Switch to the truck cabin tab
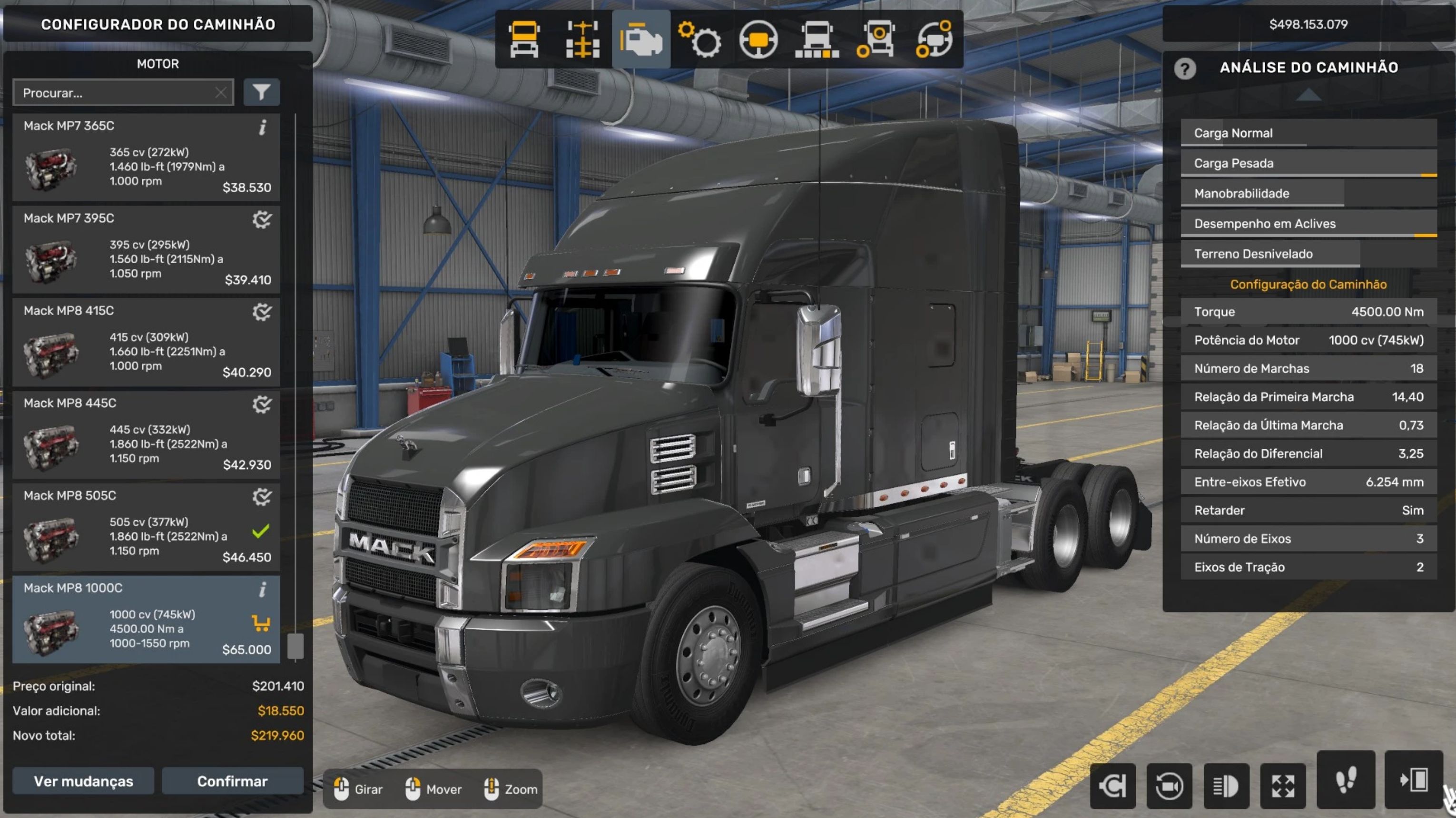The width and height of the screenshot is (1456, 818). point(524,39)
